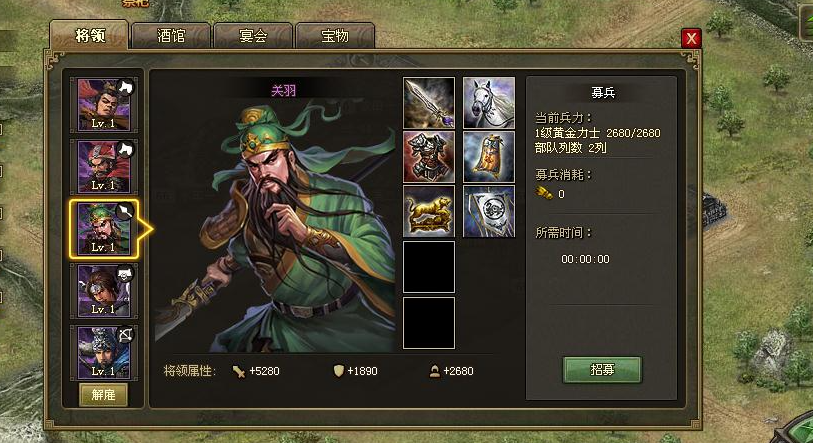Switch to the 酒馆 tab
Screen dimensions: 813x443
[171, 37]
